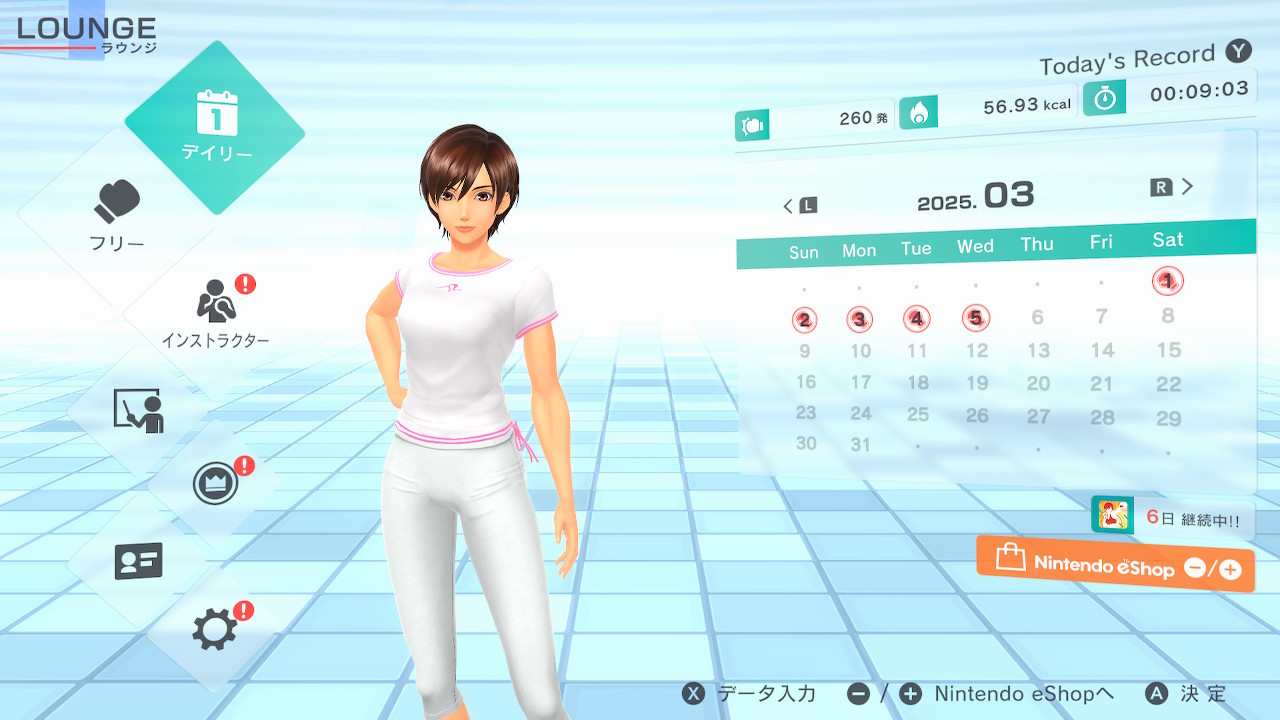Open the gear settings menu

point(214,630)
